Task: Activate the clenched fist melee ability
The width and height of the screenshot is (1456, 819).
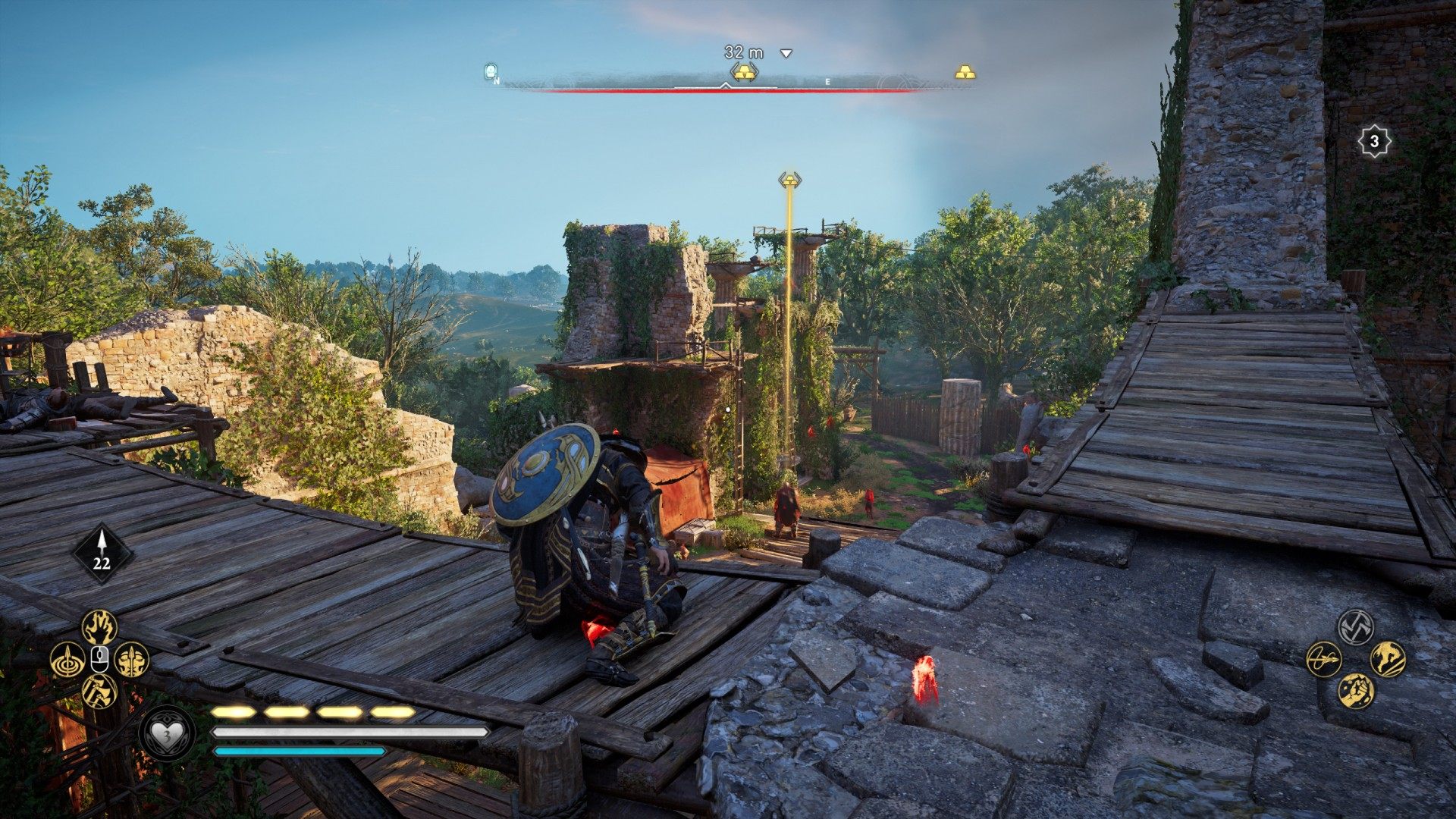Action: pos(1356,691)
